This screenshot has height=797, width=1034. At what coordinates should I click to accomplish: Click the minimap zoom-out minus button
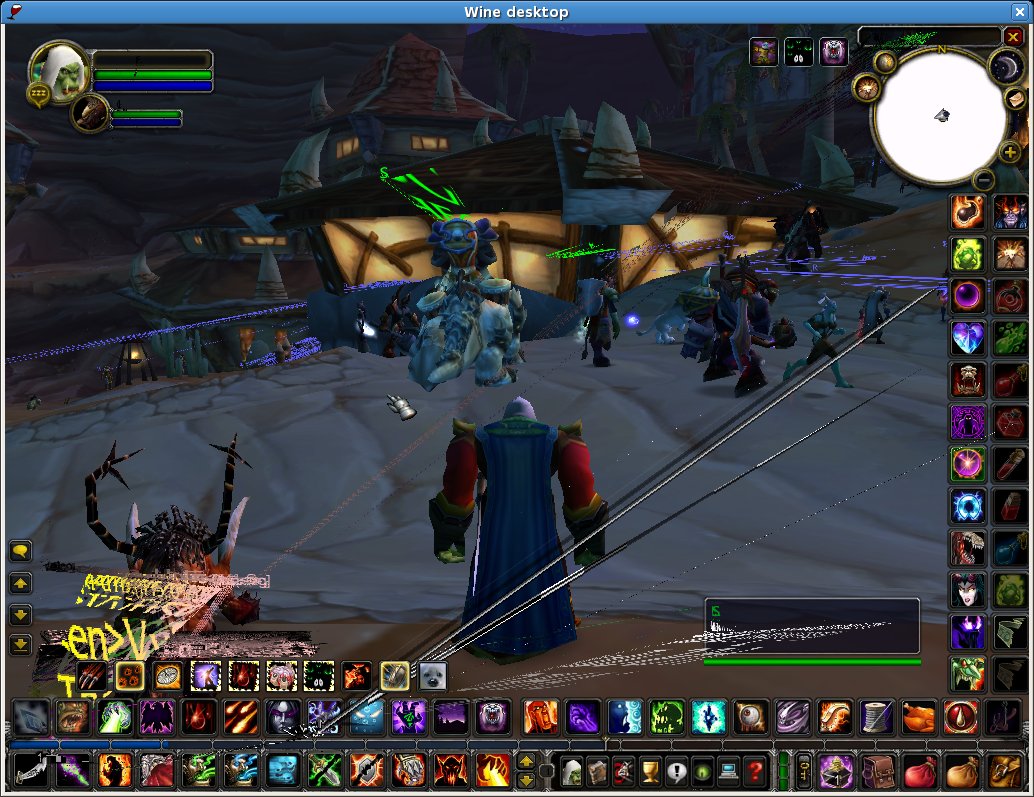click(983, 180)
